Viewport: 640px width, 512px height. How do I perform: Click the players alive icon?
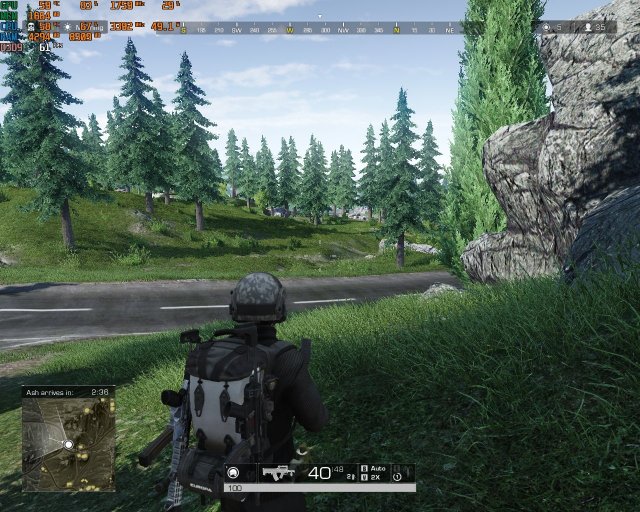587,28
